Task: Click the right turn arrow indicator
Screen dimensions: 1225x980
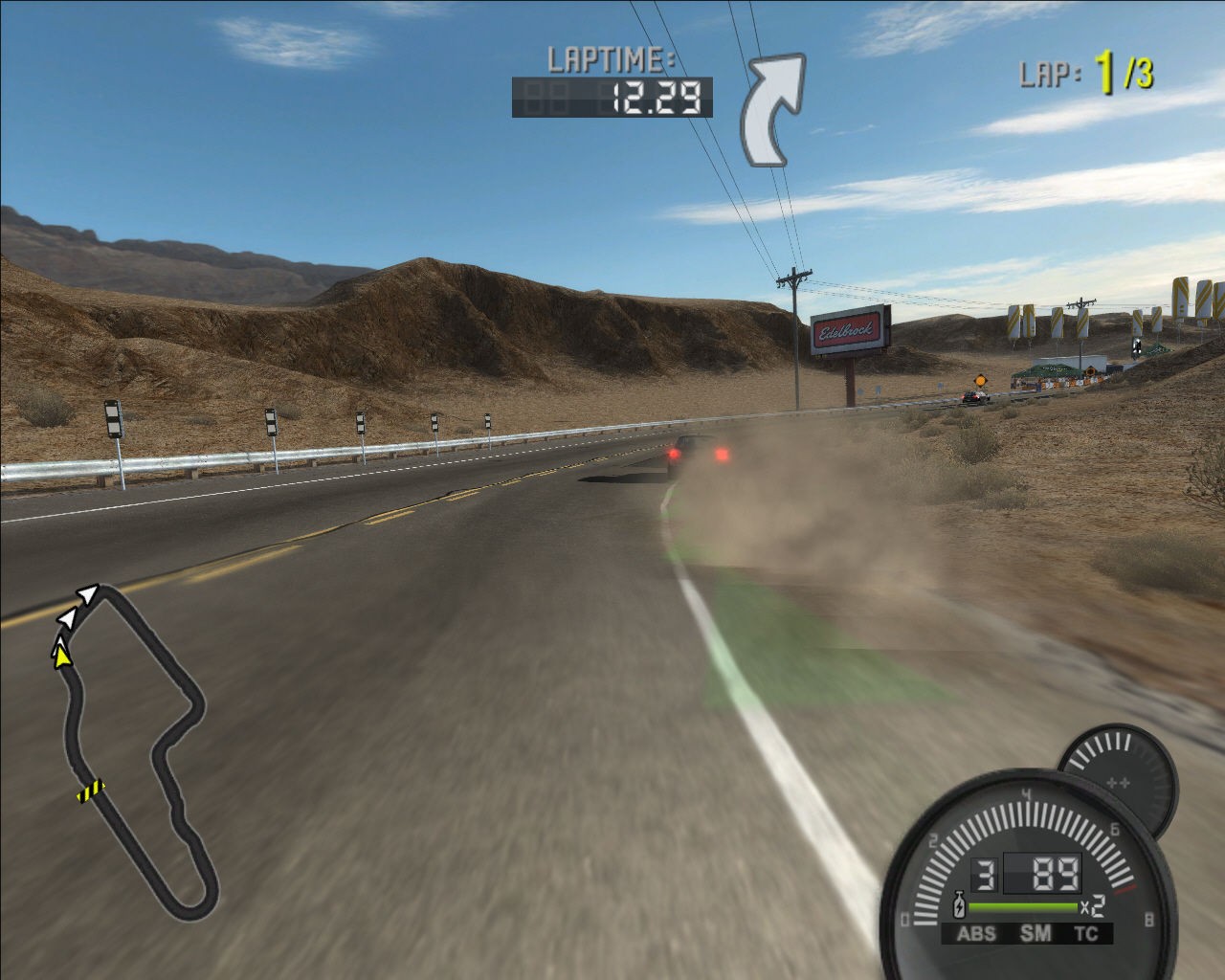Action: (x=771, y=110)
